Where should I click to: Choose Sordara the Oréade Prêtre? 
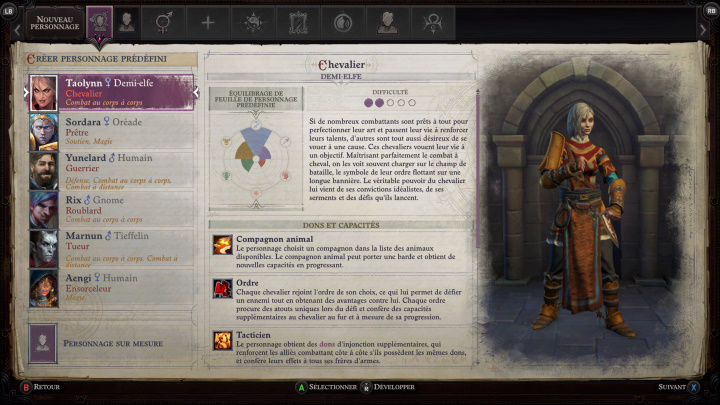click(112, 130)
